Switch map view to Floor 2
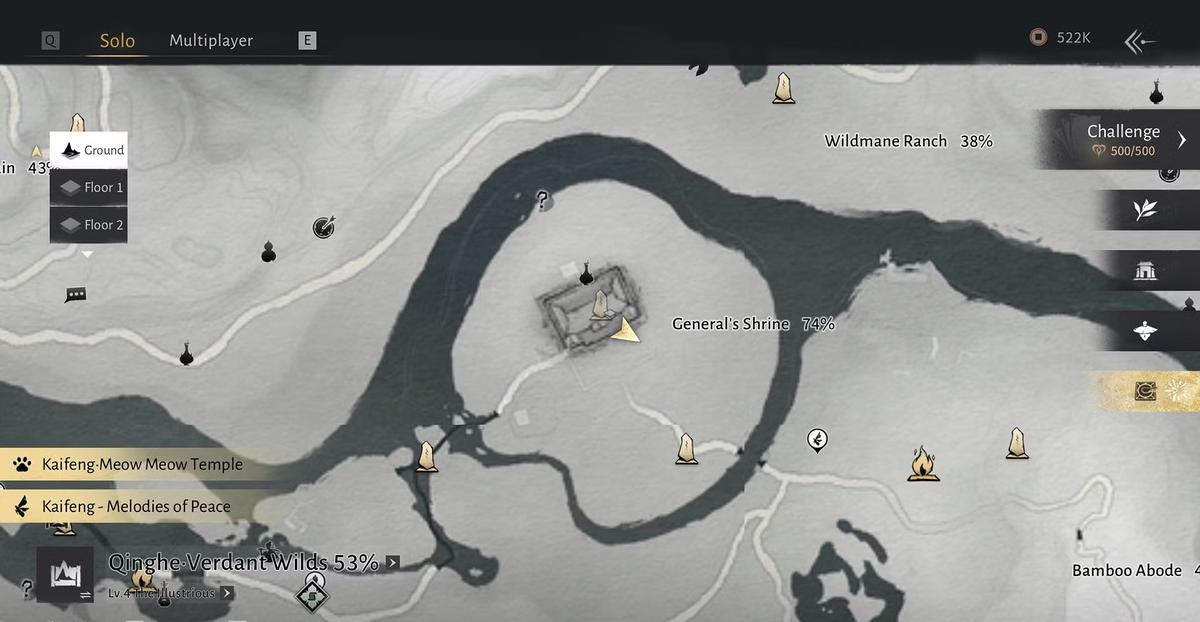The image size is (1200, 622). click(x=89, y=225)
